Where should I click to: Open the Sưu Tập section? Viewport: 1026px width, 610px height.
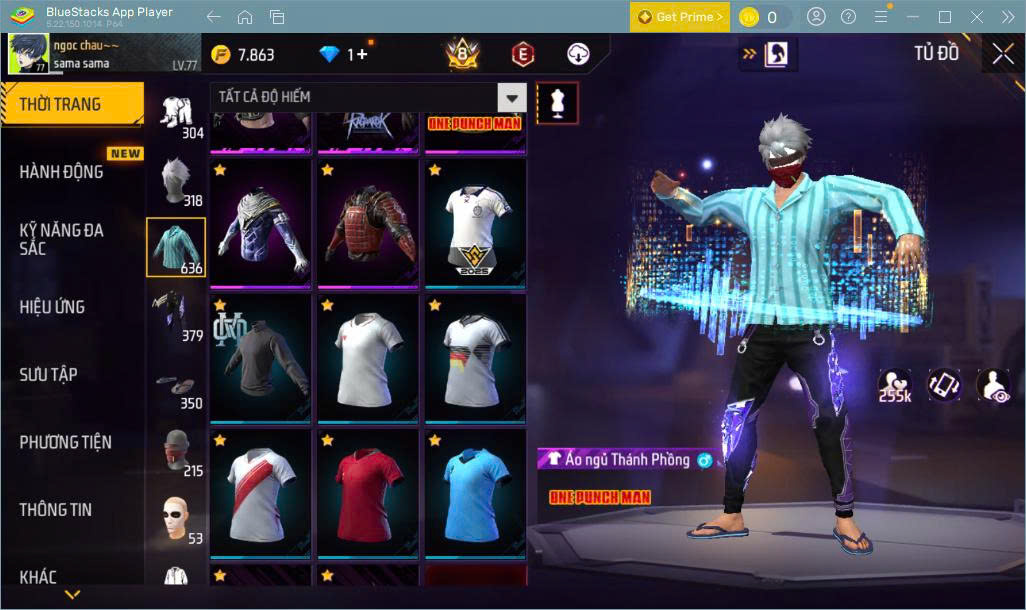click(x=48, y=375)
